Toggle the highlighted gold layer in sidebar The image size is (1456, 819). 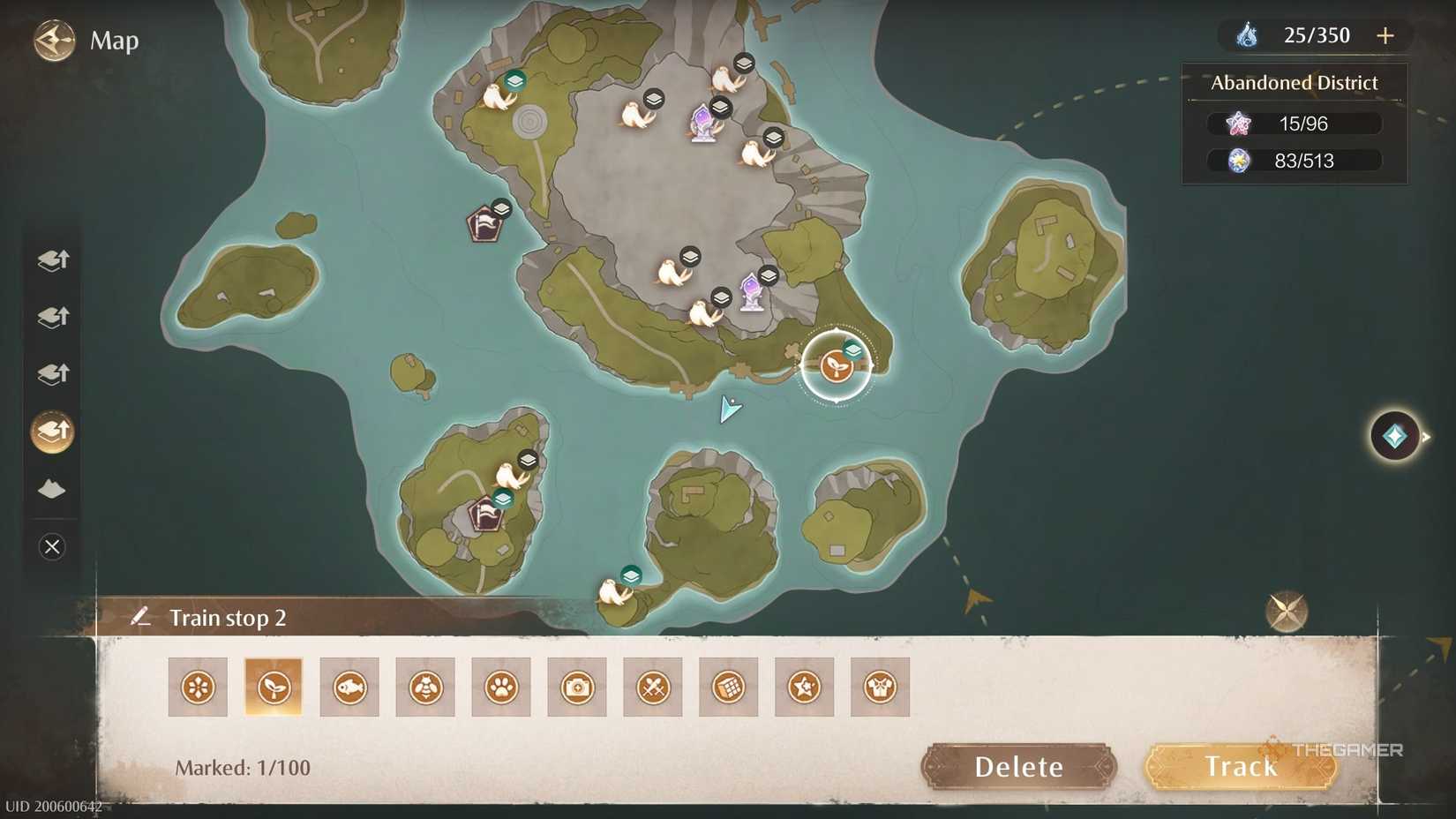click(51, 432)
